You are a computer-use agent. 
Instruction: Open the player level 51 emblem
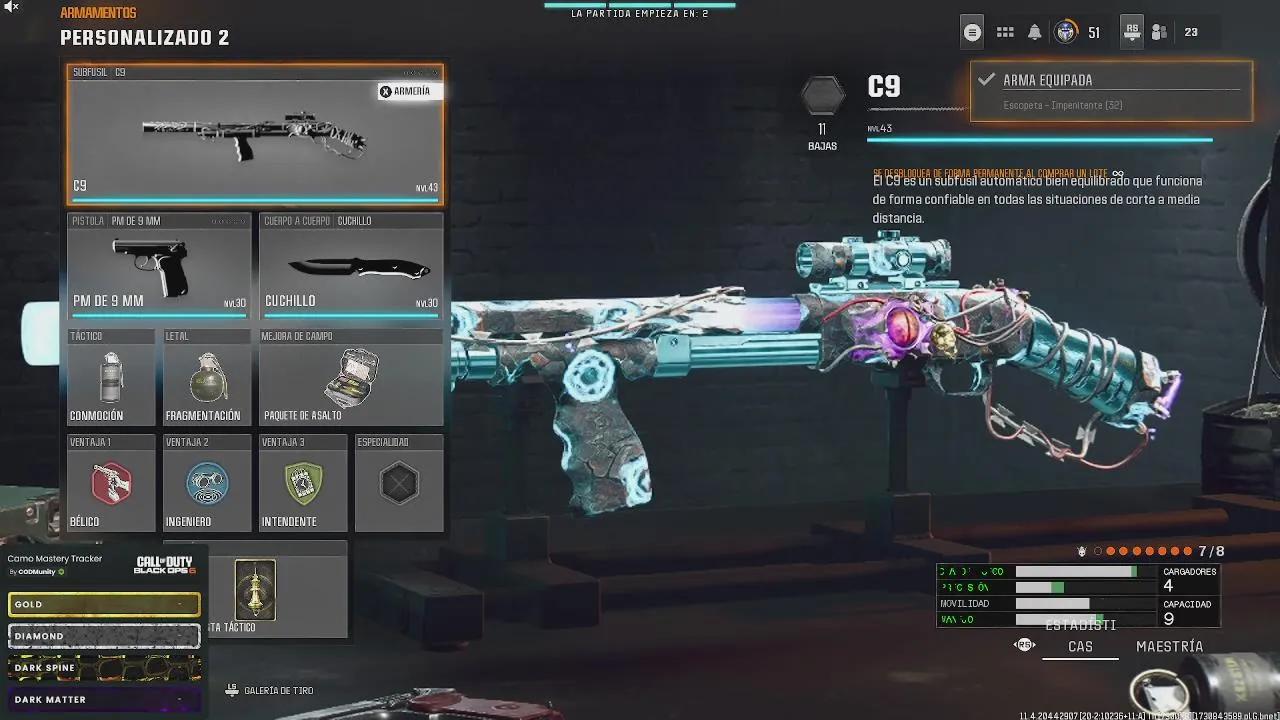1066,32
